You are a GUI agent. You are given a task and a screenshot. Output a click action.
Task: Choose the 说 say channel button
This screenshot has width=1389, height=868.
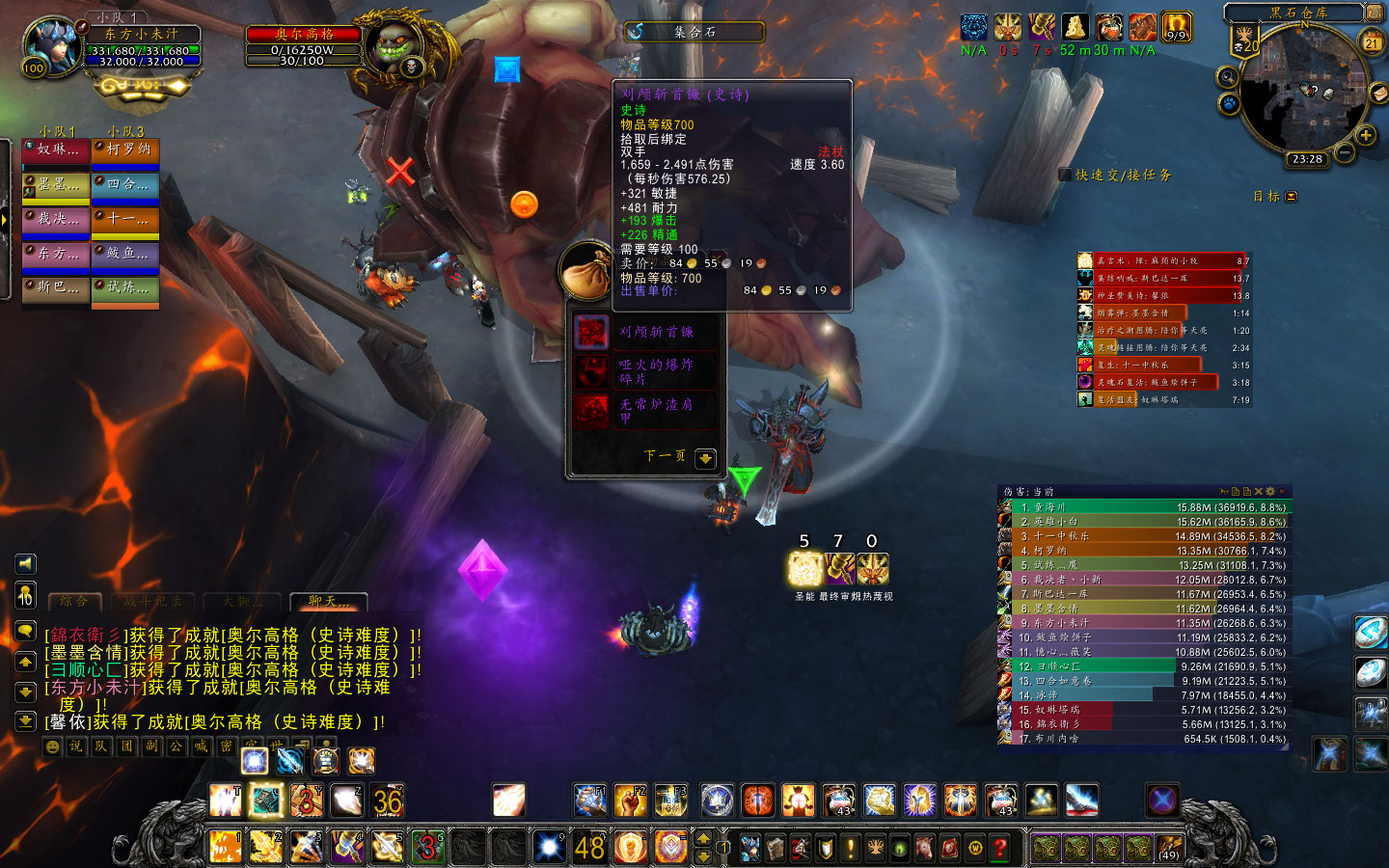click(x=76, y=746)
